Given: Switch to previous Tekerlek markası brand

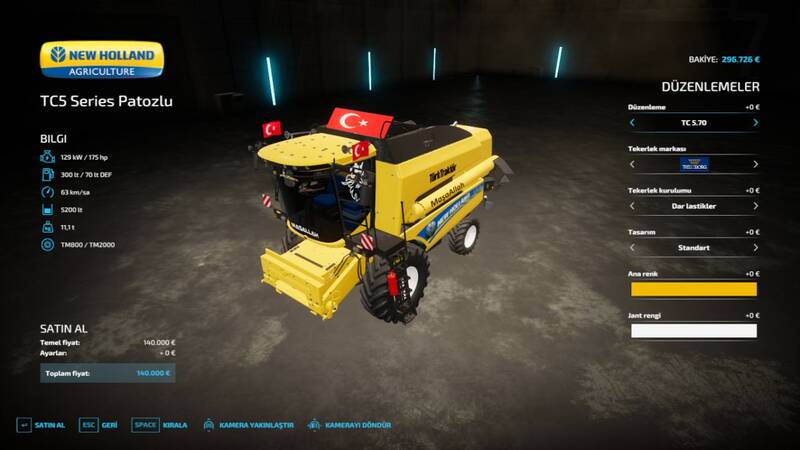Looking at the screenshot, I should tap(632, 165).
